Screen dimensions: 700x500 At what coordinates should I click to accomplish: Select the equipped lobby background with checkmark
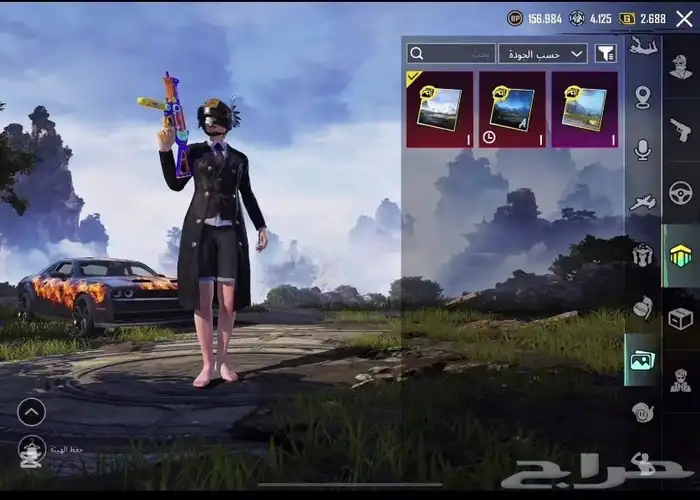pos(439,109)
